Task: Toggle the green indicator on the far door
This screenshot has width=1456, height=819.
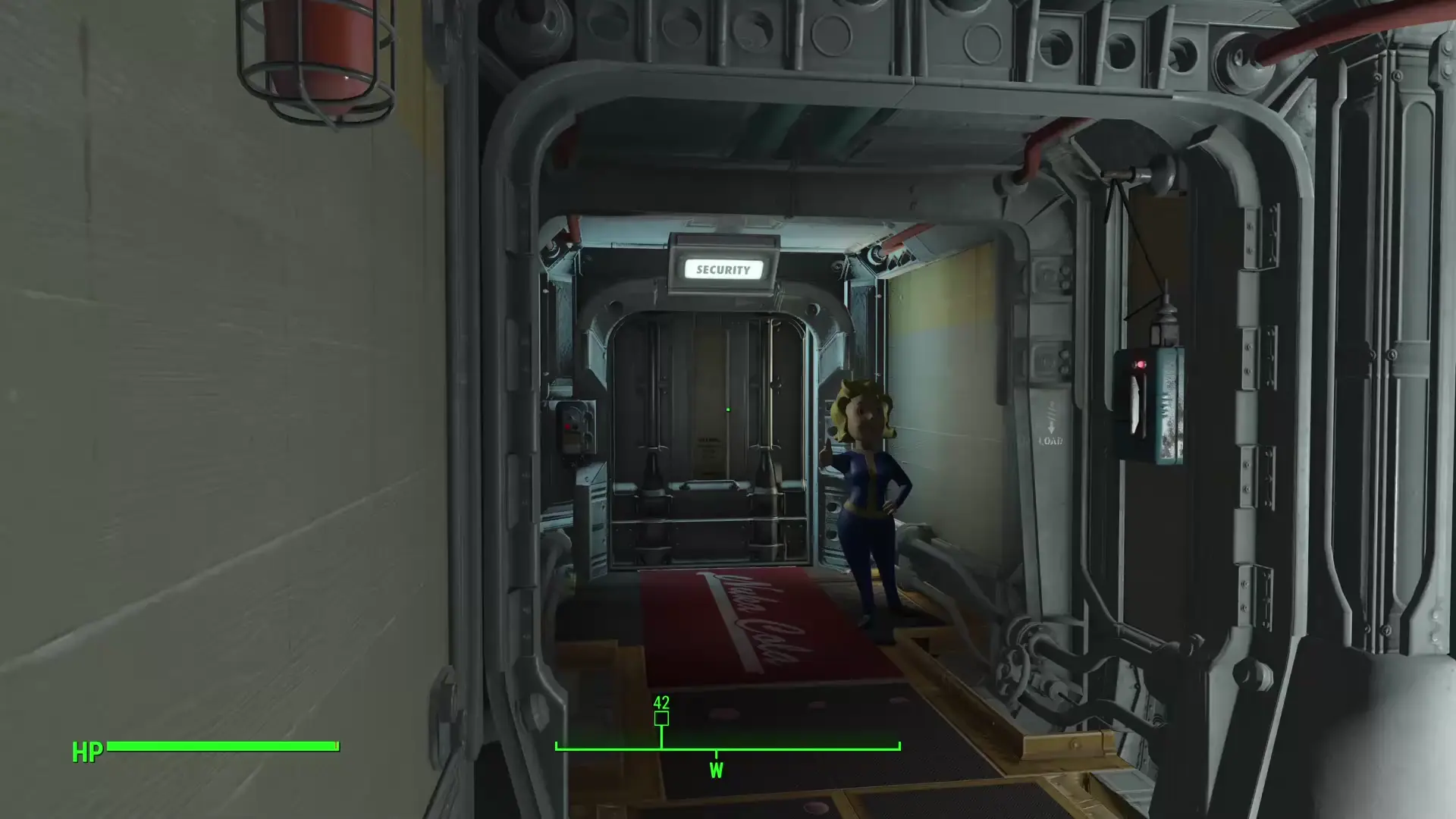Action: pyautogui.click(x=728, y=409)
